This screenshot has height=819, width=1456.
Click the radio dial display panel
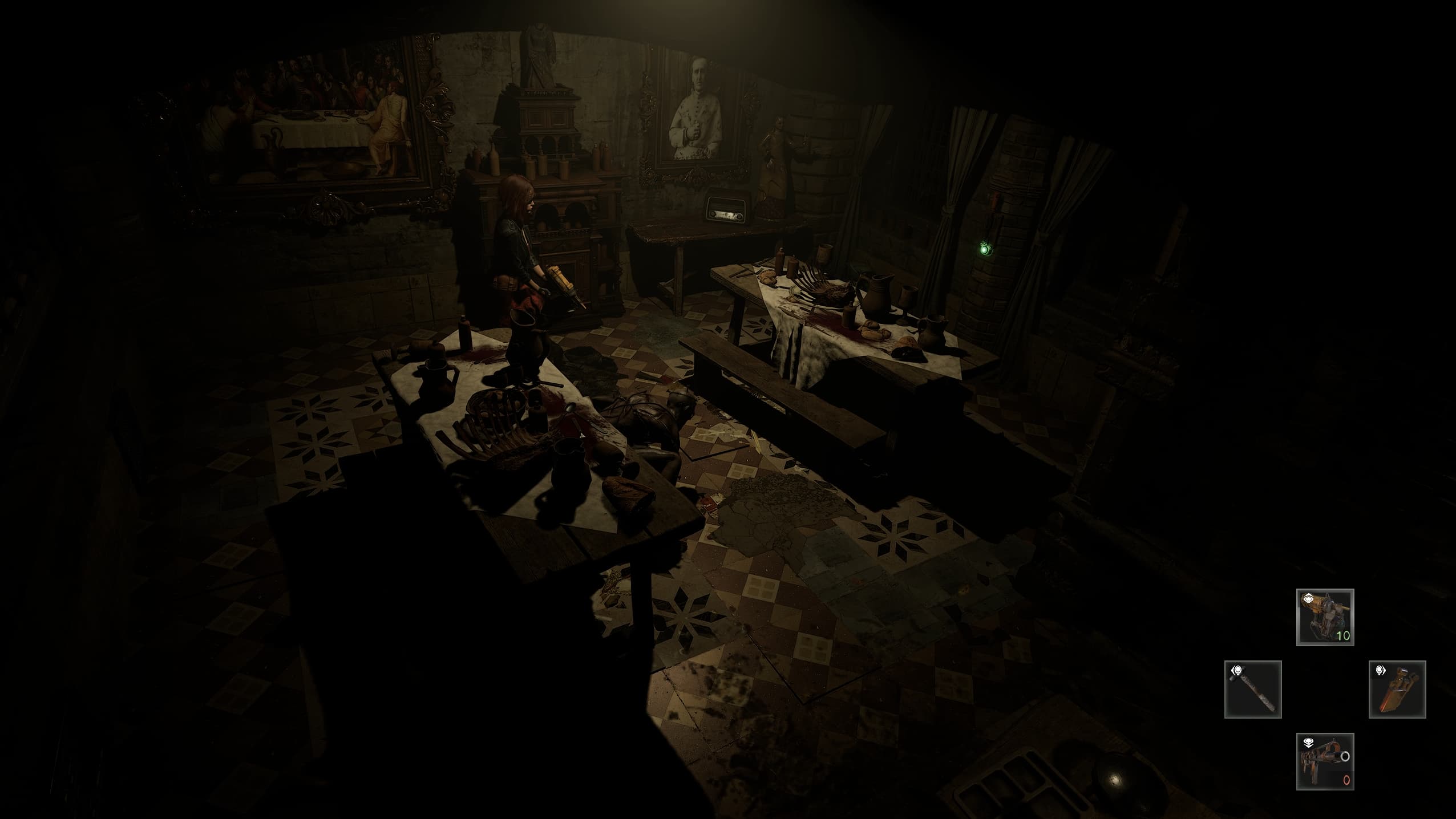click(725, 216)
